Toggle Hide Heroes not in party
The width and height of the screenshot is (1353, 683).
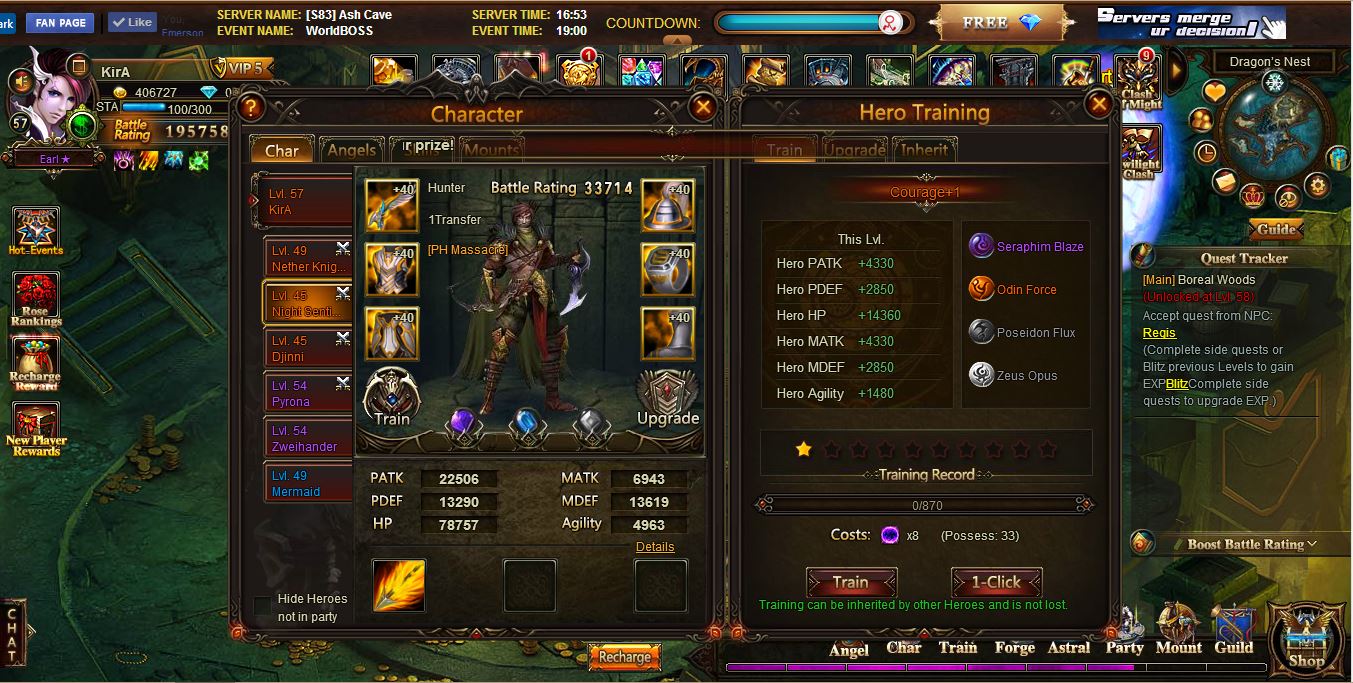tap(262, 606)
